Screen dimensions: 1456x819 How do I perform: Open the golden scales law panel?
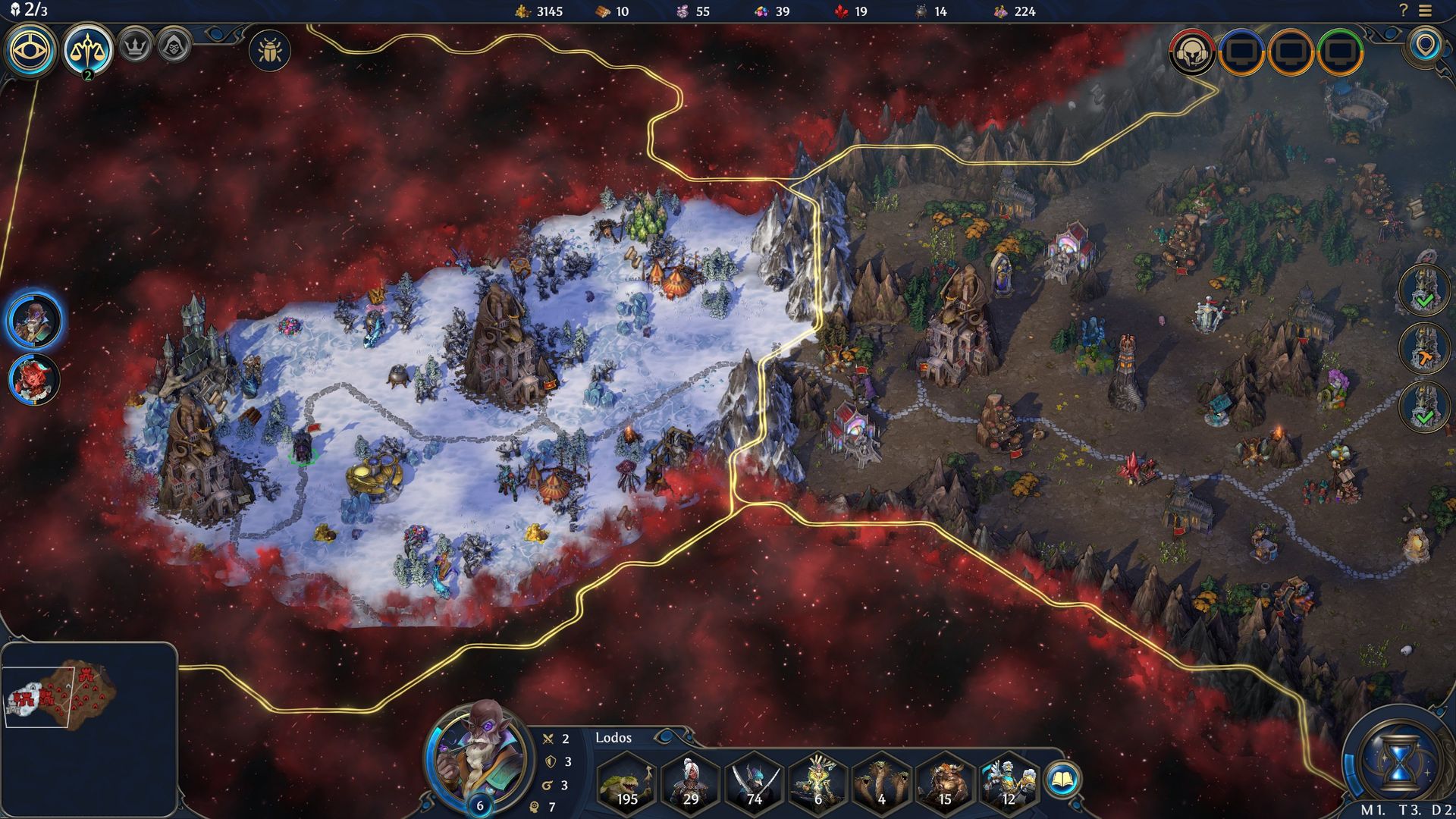click(88, 50)
